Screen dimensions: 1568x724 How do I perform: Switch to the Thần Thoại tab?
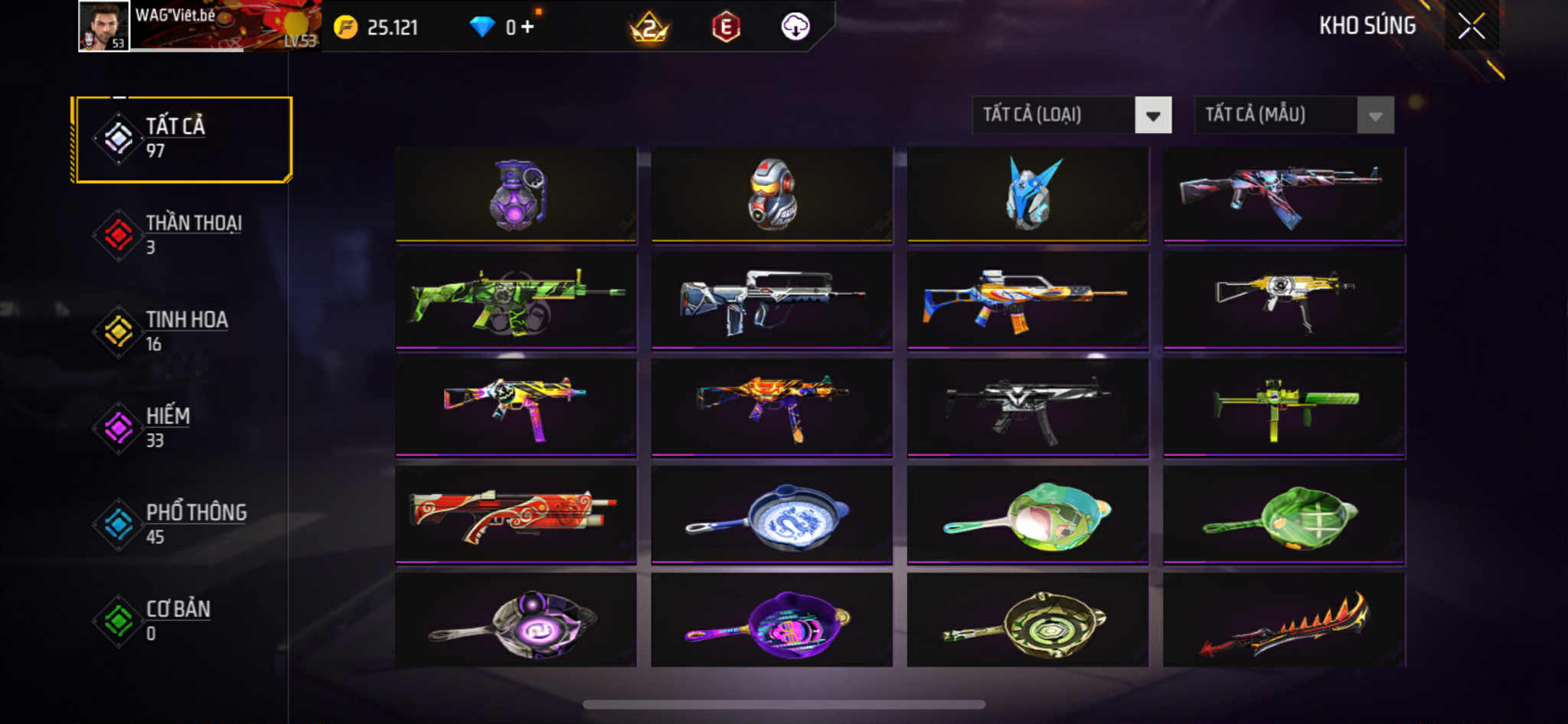tap(182, 235)
